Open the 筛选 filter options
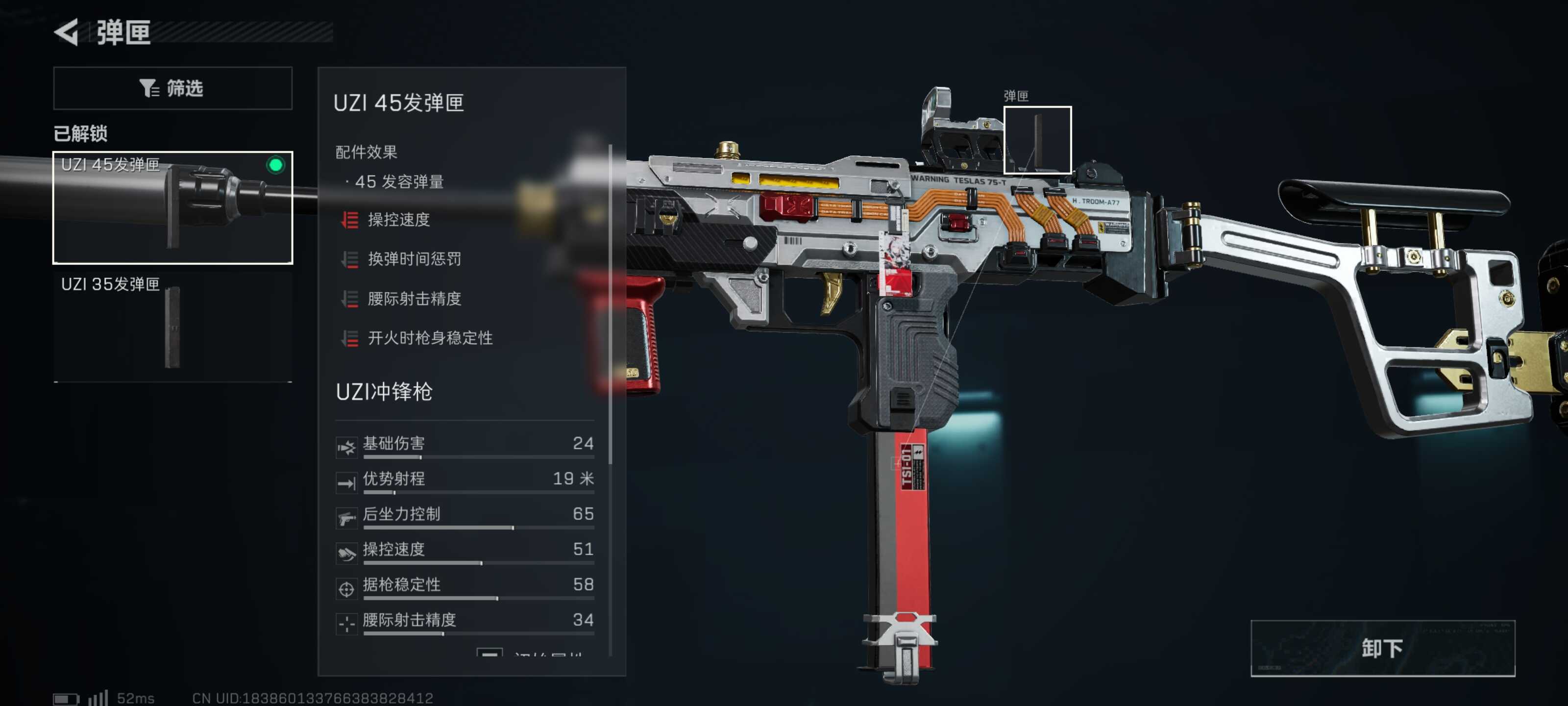This screenshot has height=706, width=1568. click(172, 88)
